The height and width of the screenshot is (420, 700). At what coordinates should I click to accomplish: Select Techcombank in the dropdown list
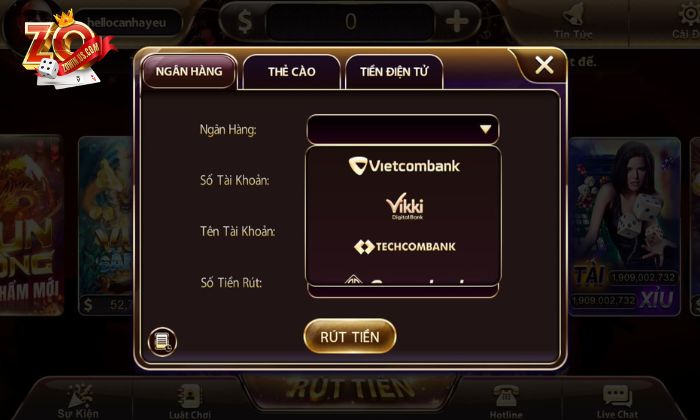click(403, 246)
